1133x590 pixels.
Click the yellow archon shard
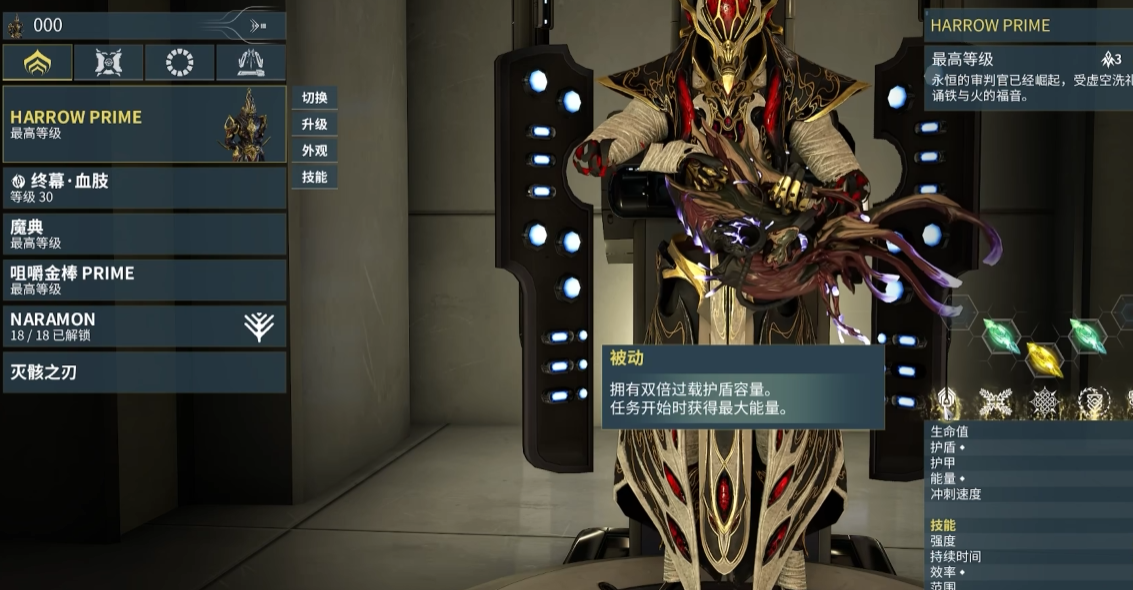1044,358
